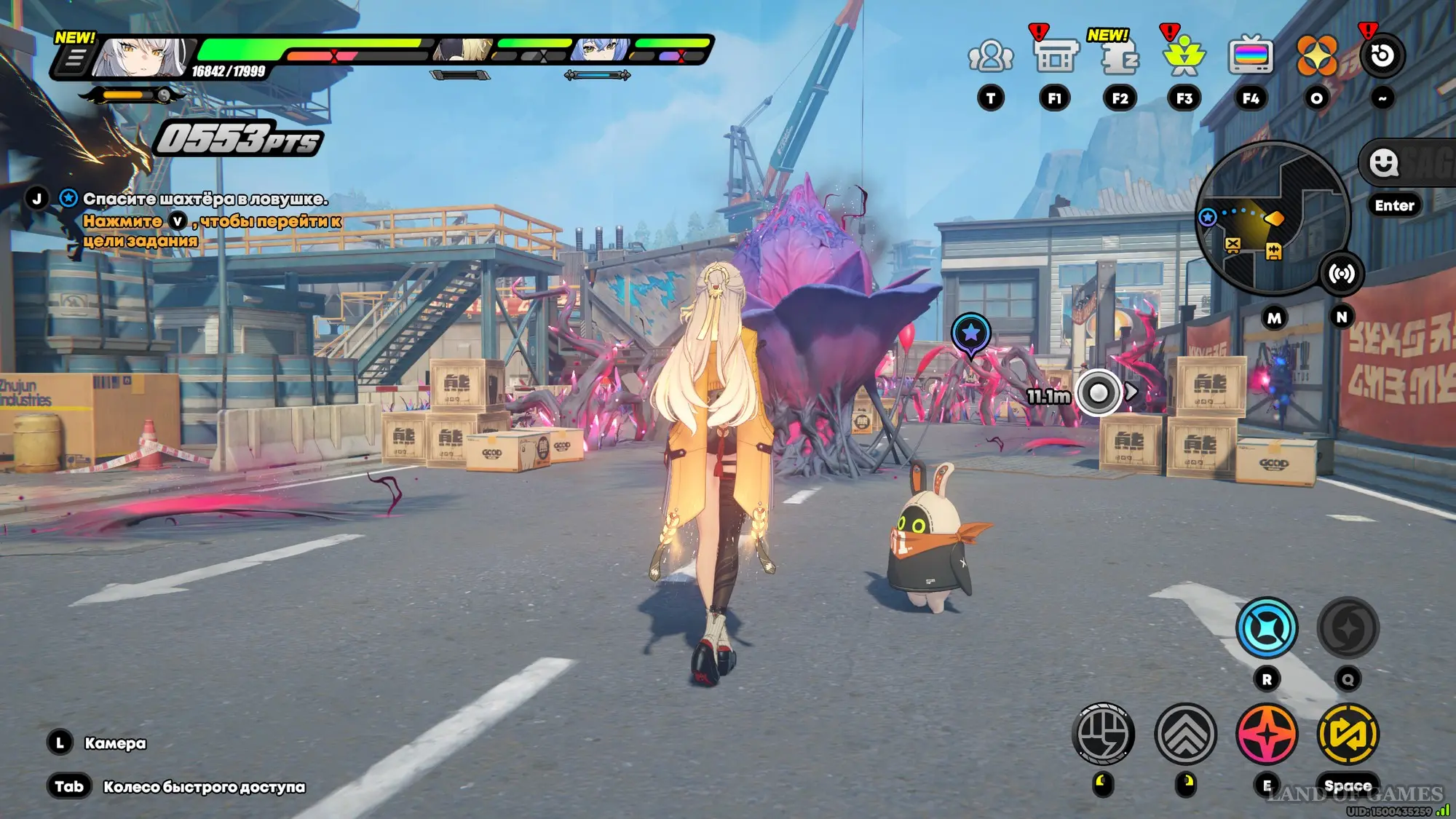Viewport: 1456px width, 819px height.
Task: Open the orange four-petal icon
Action: click(x=1316, y=55)
